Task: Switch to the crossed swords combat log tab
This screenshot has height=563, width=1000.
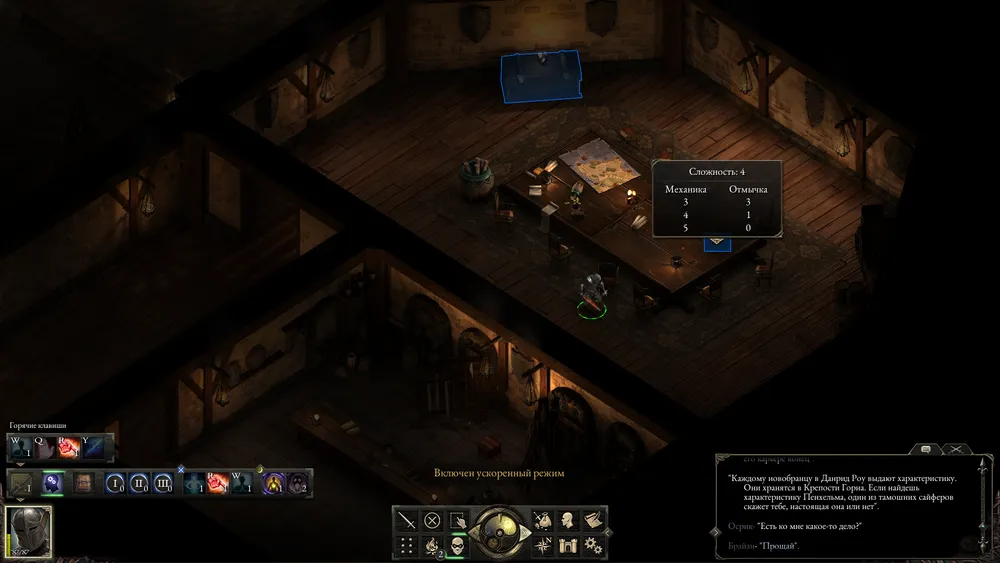Action: [956, 450]
